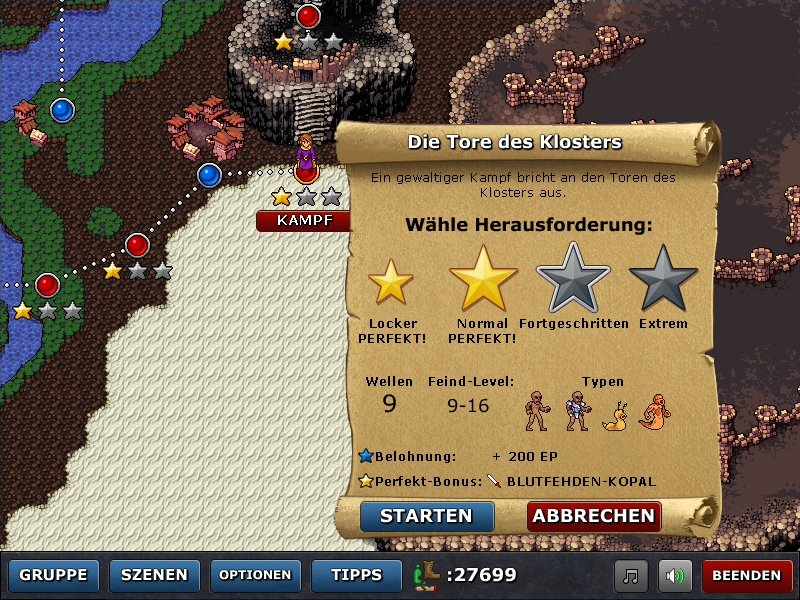Pick the Fortgeschritten difficulty star

tap(574, 278)
